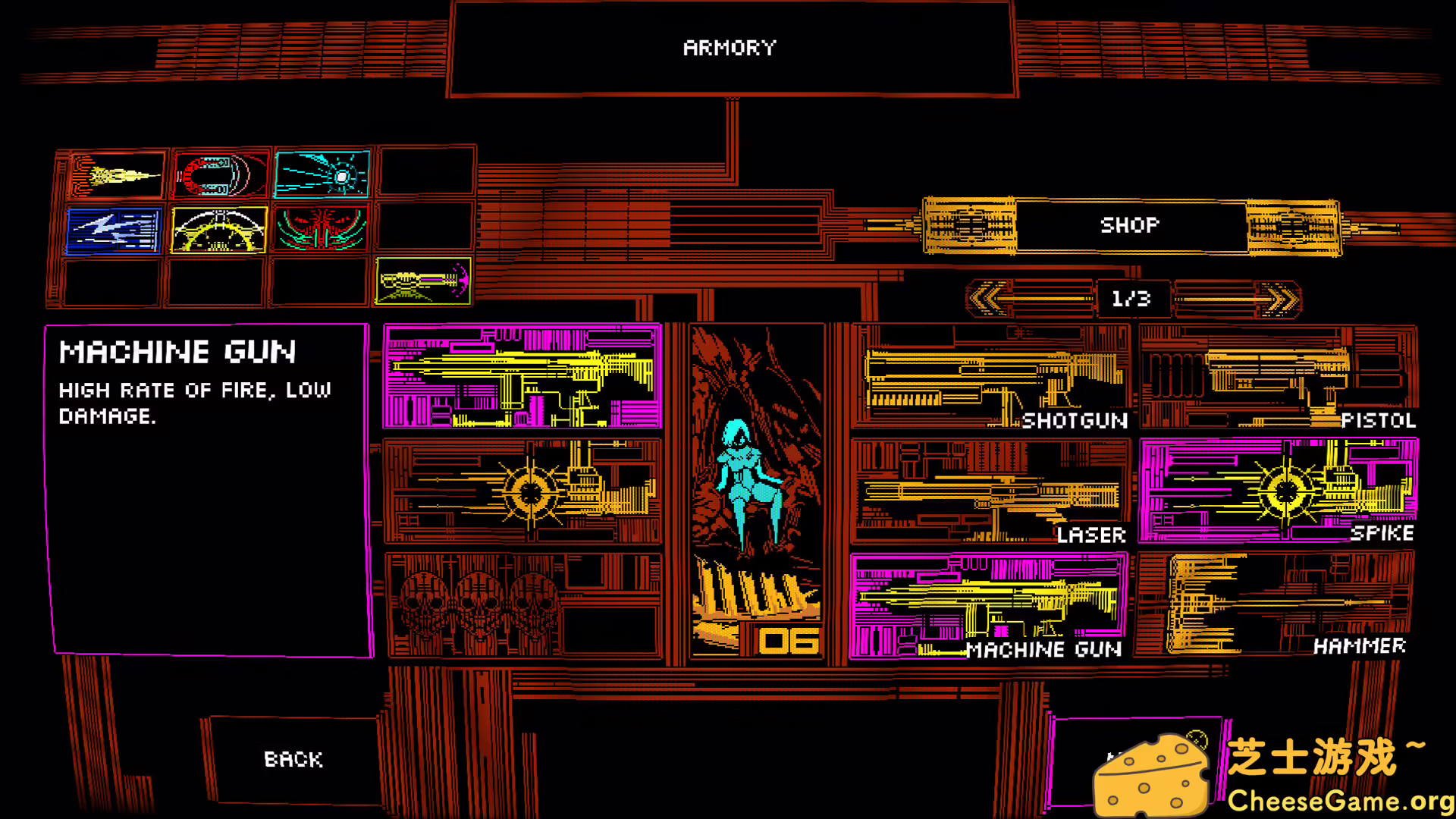The height and width of the screenshot is (819, 1456).
Task: Select the red demon face item icon
Action: (x=322, y=229)
